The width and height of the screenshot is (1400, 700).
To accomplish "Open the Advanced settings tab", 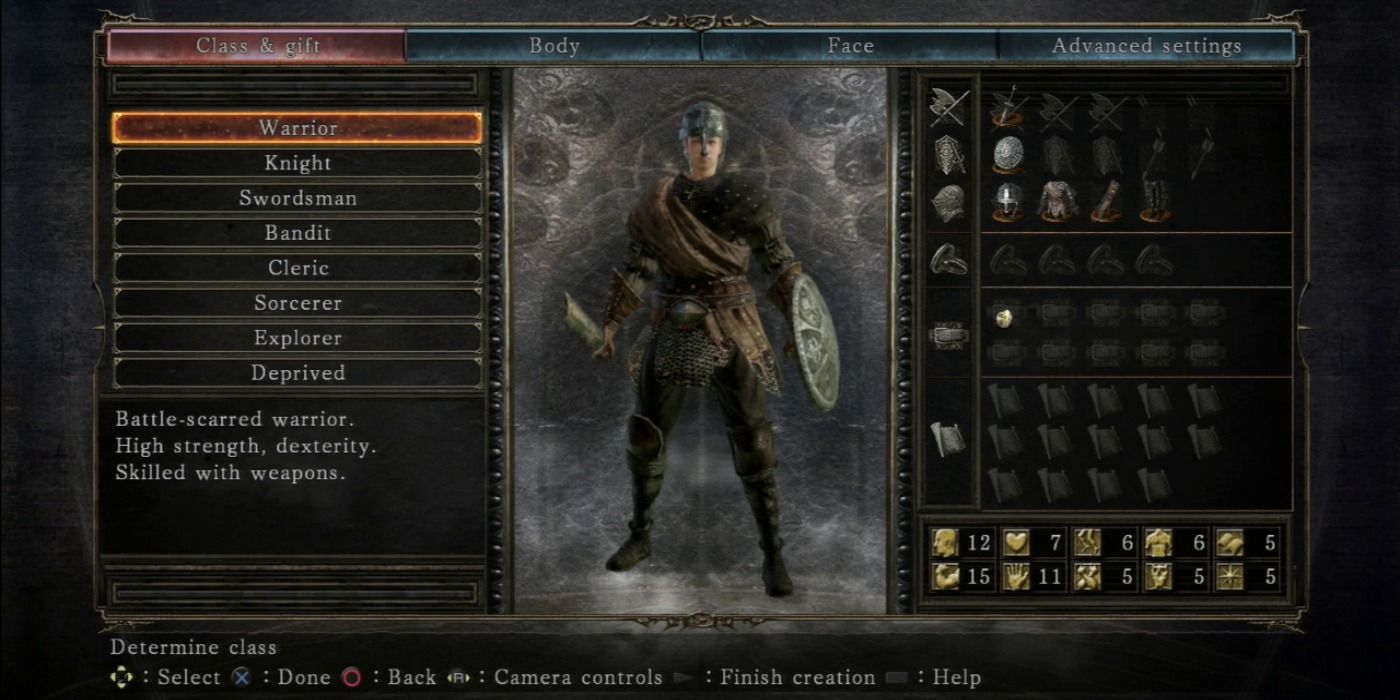I will (x=1146, y=46).
